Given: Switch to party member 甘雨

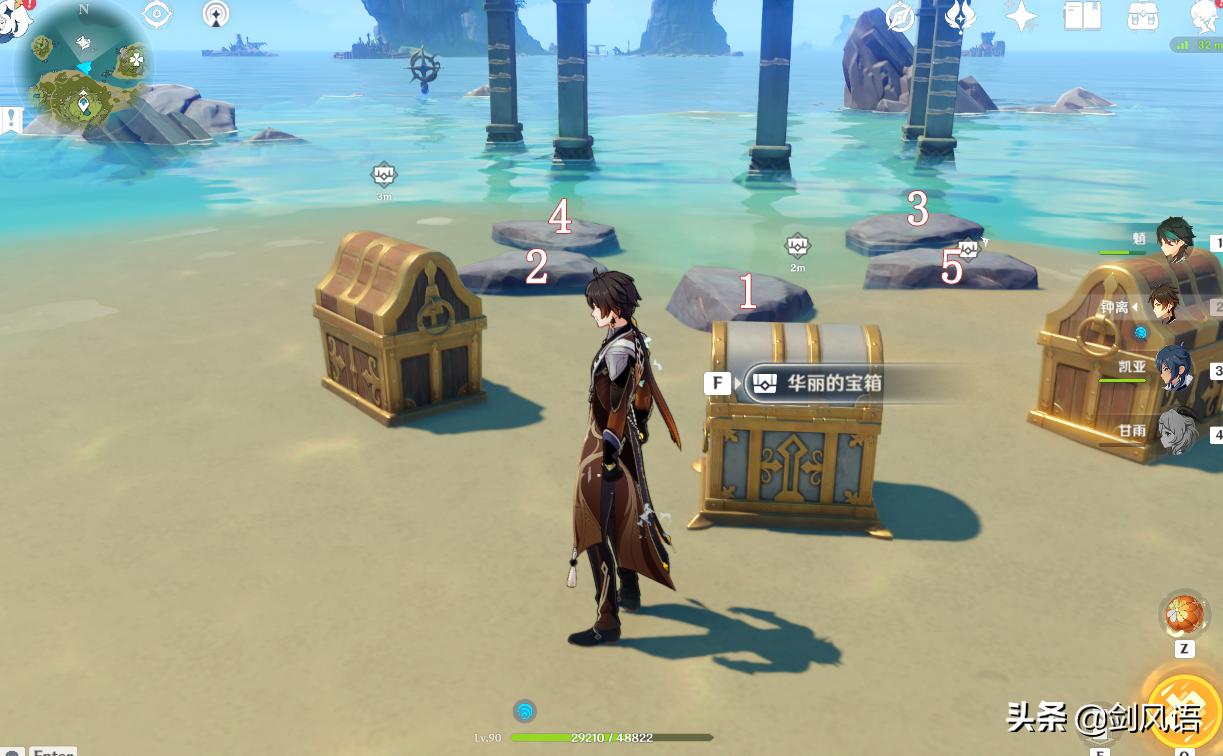Looking at the screenshot, I should pyautogui.click(x=1176, y=432).
